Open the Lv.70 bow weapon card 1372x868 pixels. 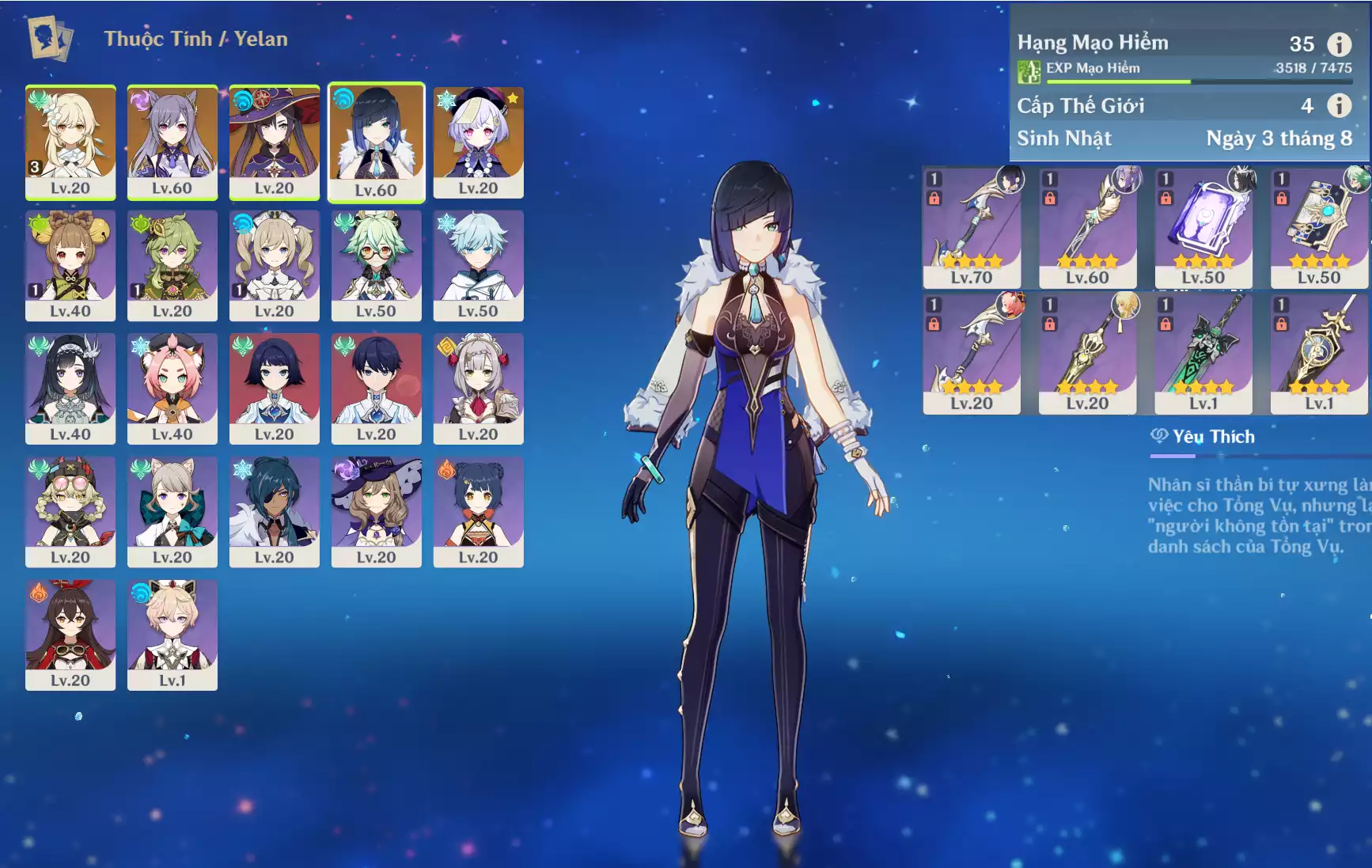point(971,226)
